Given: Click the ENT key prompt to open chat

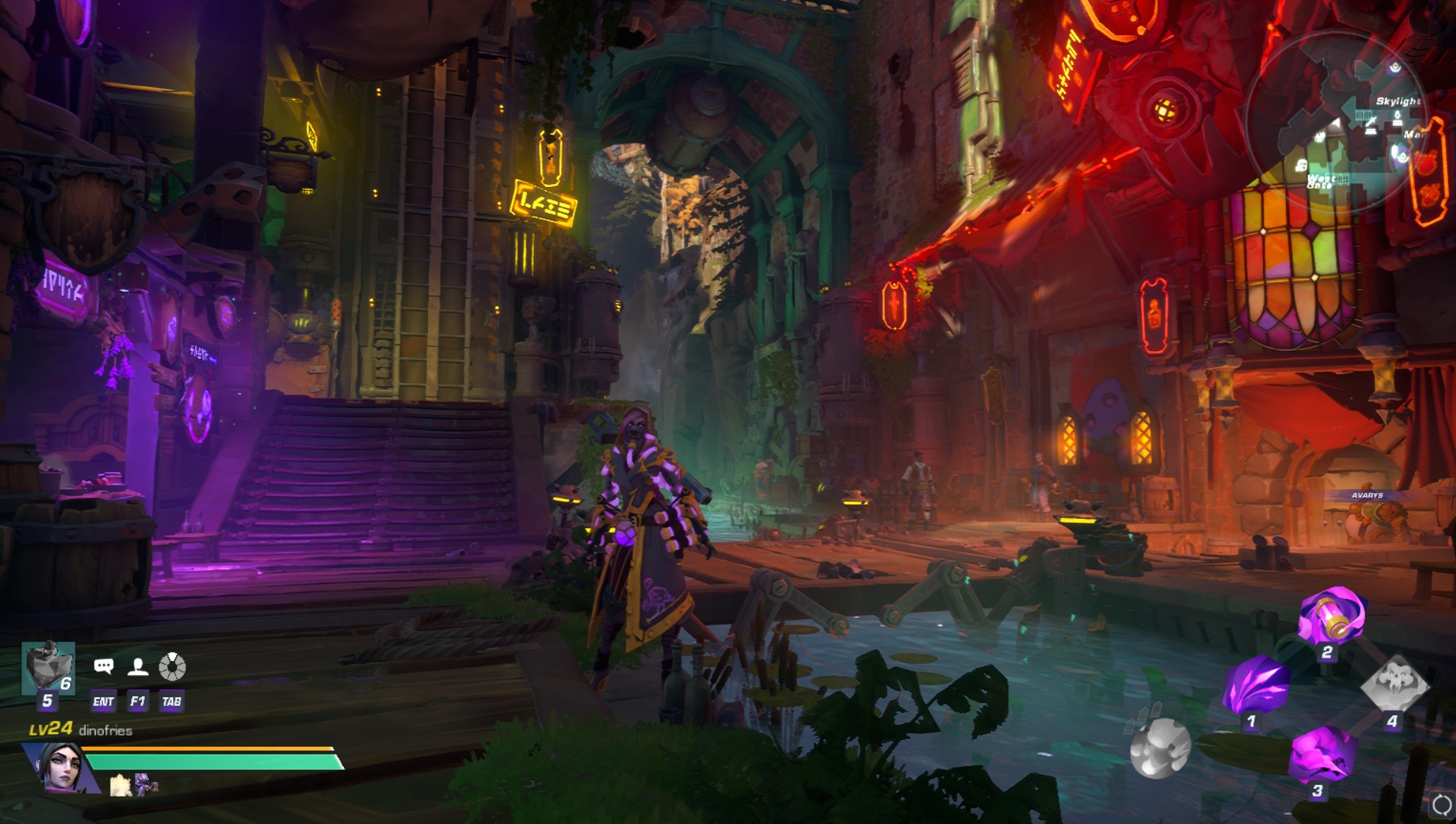Looking at the screenshot, I should point(104,701).
